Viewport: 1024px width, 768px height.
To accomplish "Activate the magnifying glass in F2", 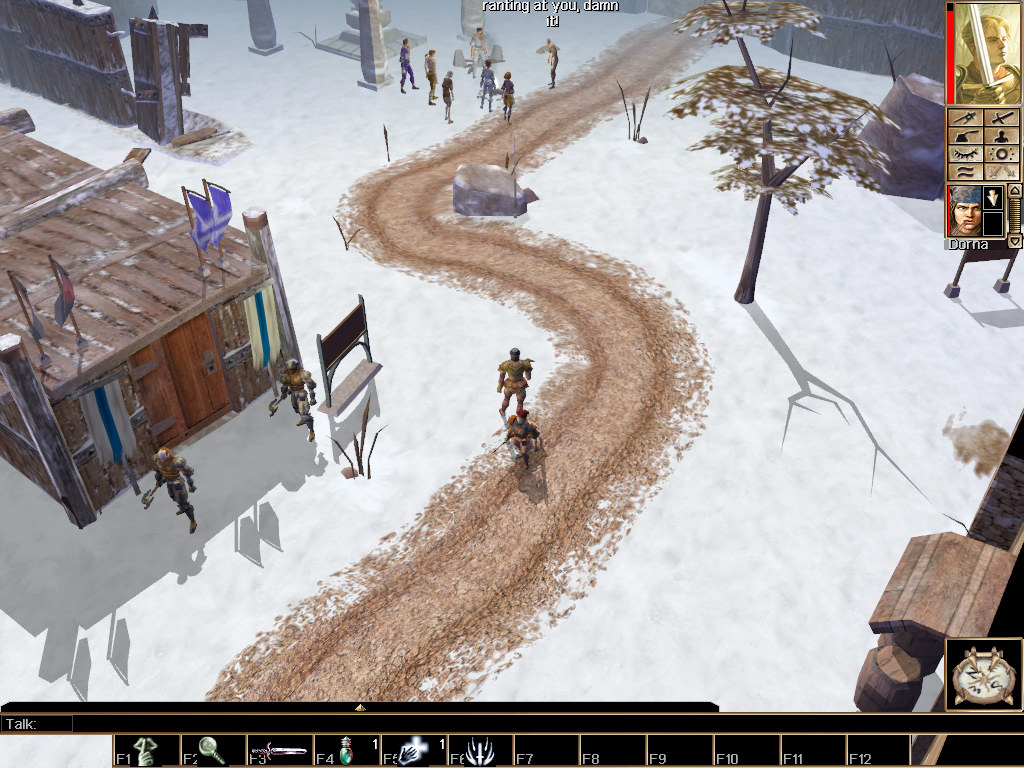I will point(213,751).
